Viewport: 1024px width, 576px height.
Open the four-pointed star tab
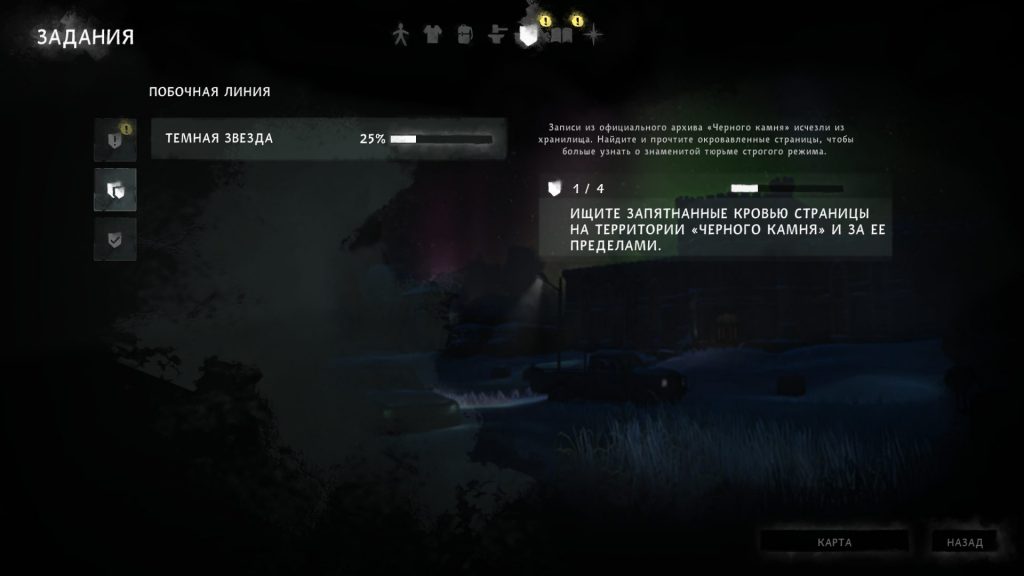pyautogui.click(x=594, y=35)
